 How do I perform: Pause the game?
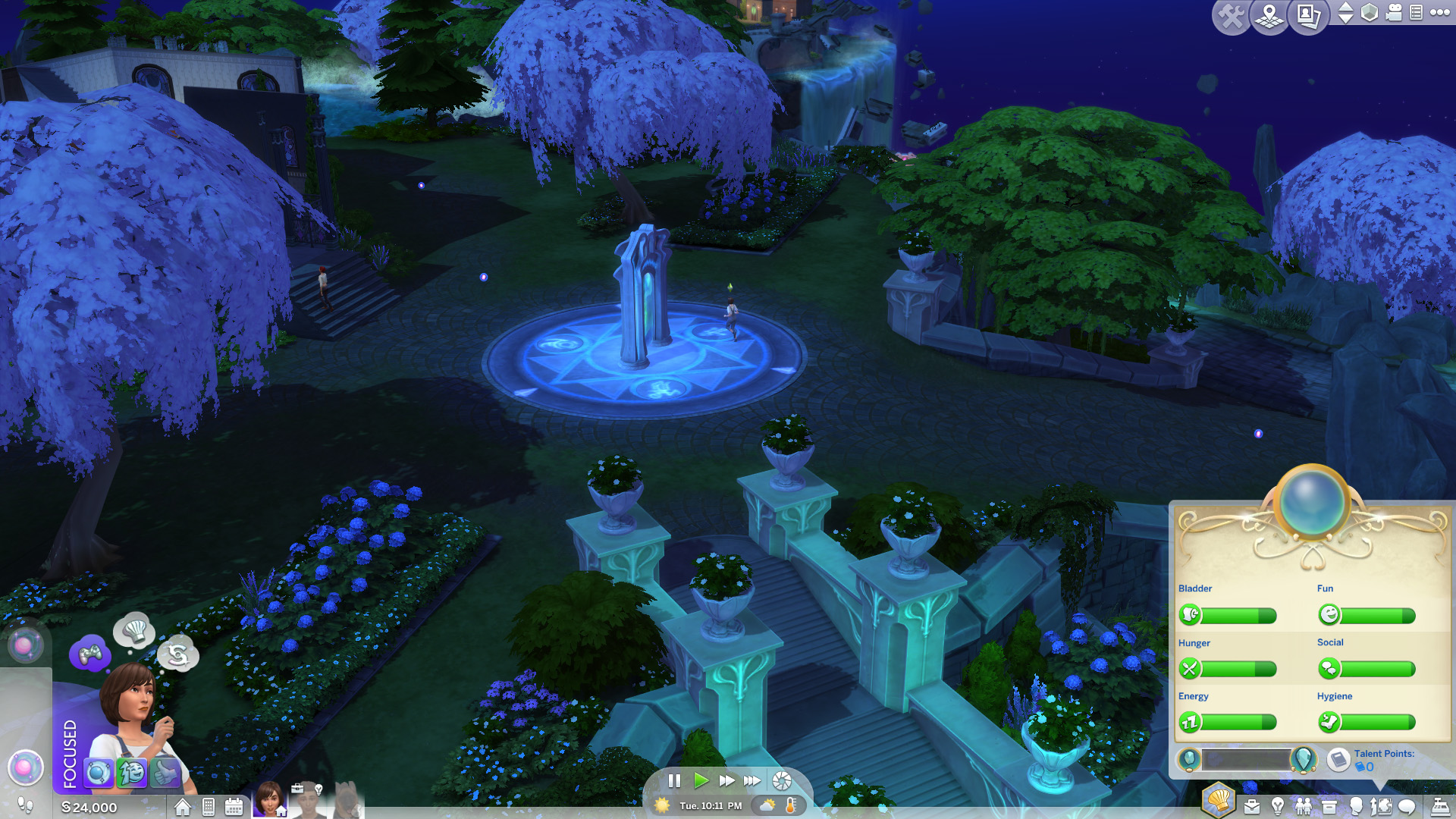click(674, 781)
